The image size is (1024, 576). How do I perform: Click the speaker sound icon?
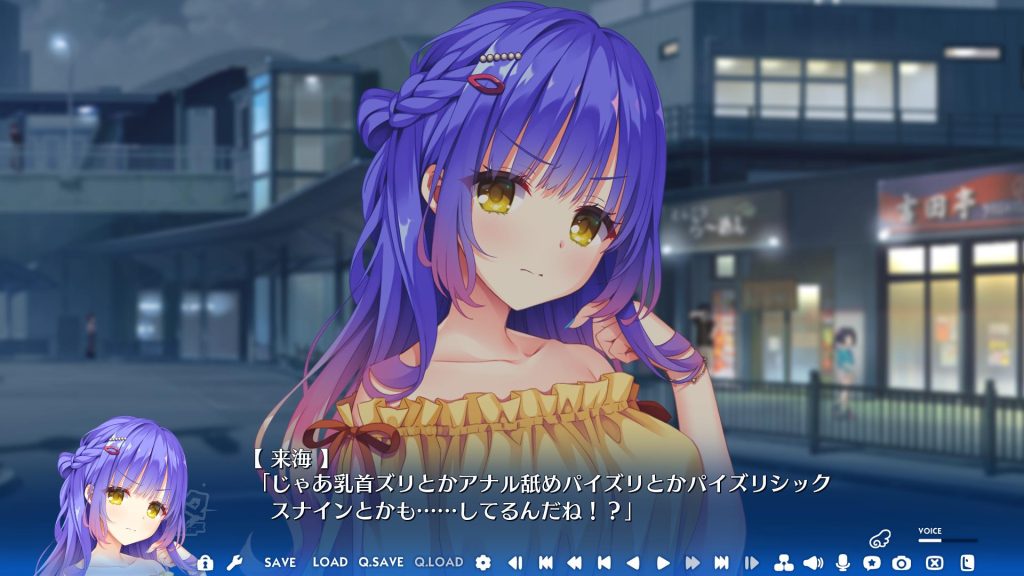(x=812, y=562)
